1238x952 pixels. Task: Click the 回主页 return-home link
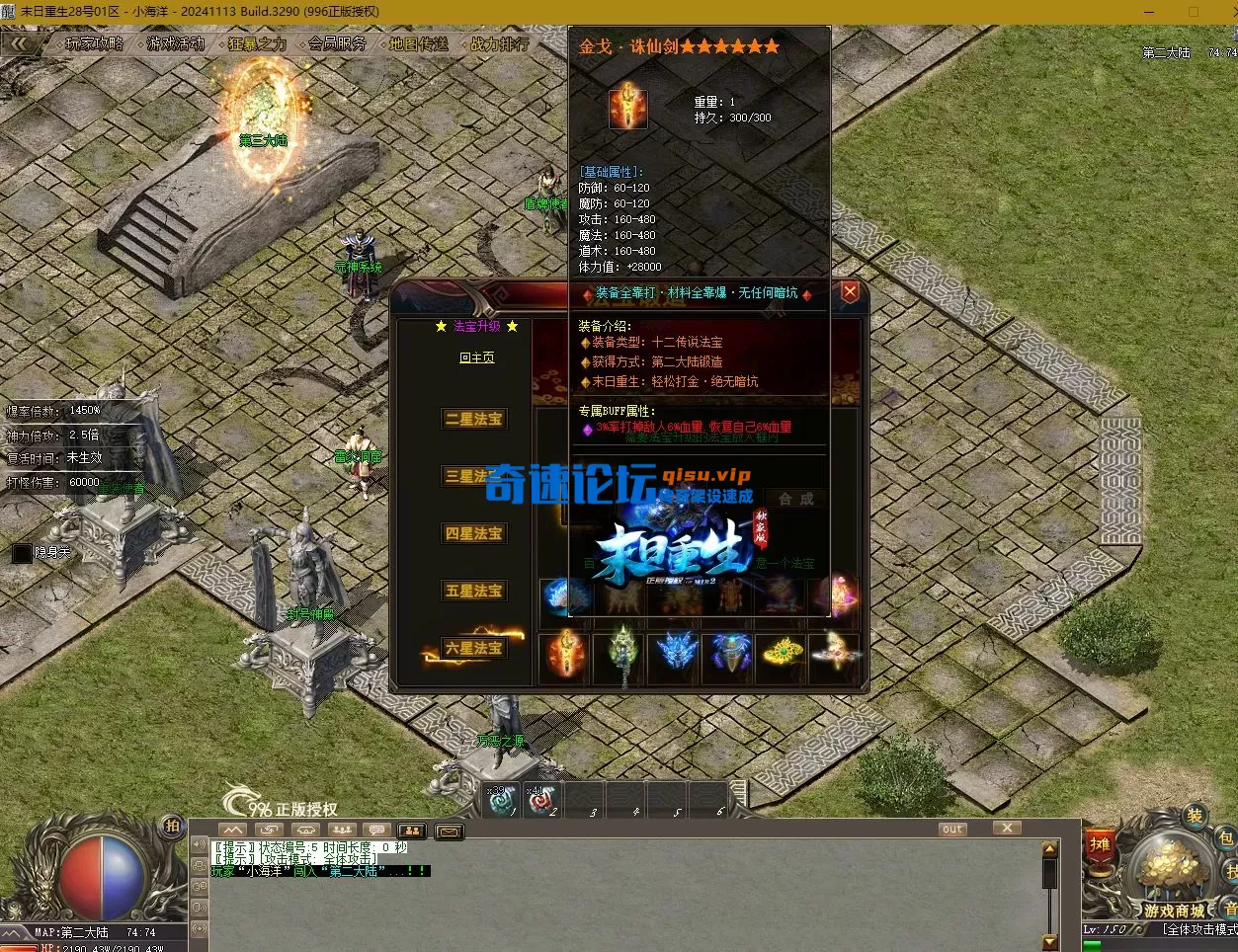(x=476, y=357)
